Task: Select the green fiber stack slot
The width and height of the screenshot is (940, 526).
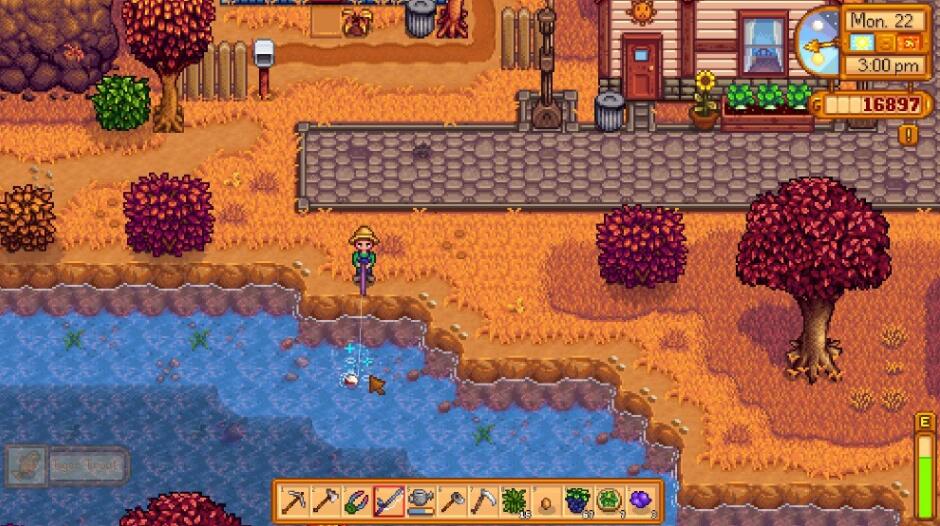Action: [x=516, y=500]
